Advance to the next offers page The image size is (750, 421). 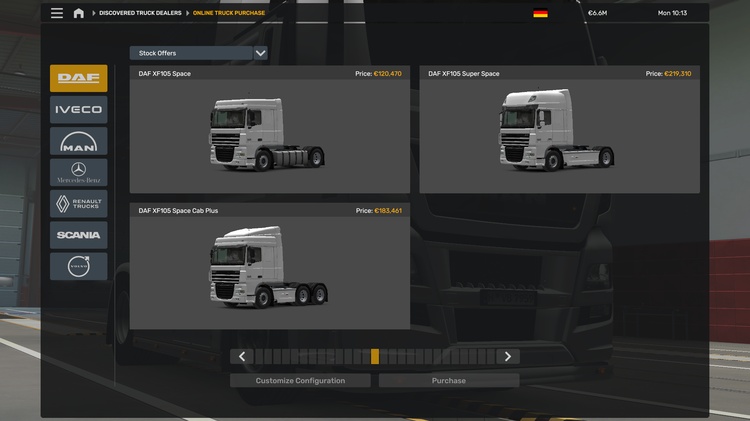(508, 356)
